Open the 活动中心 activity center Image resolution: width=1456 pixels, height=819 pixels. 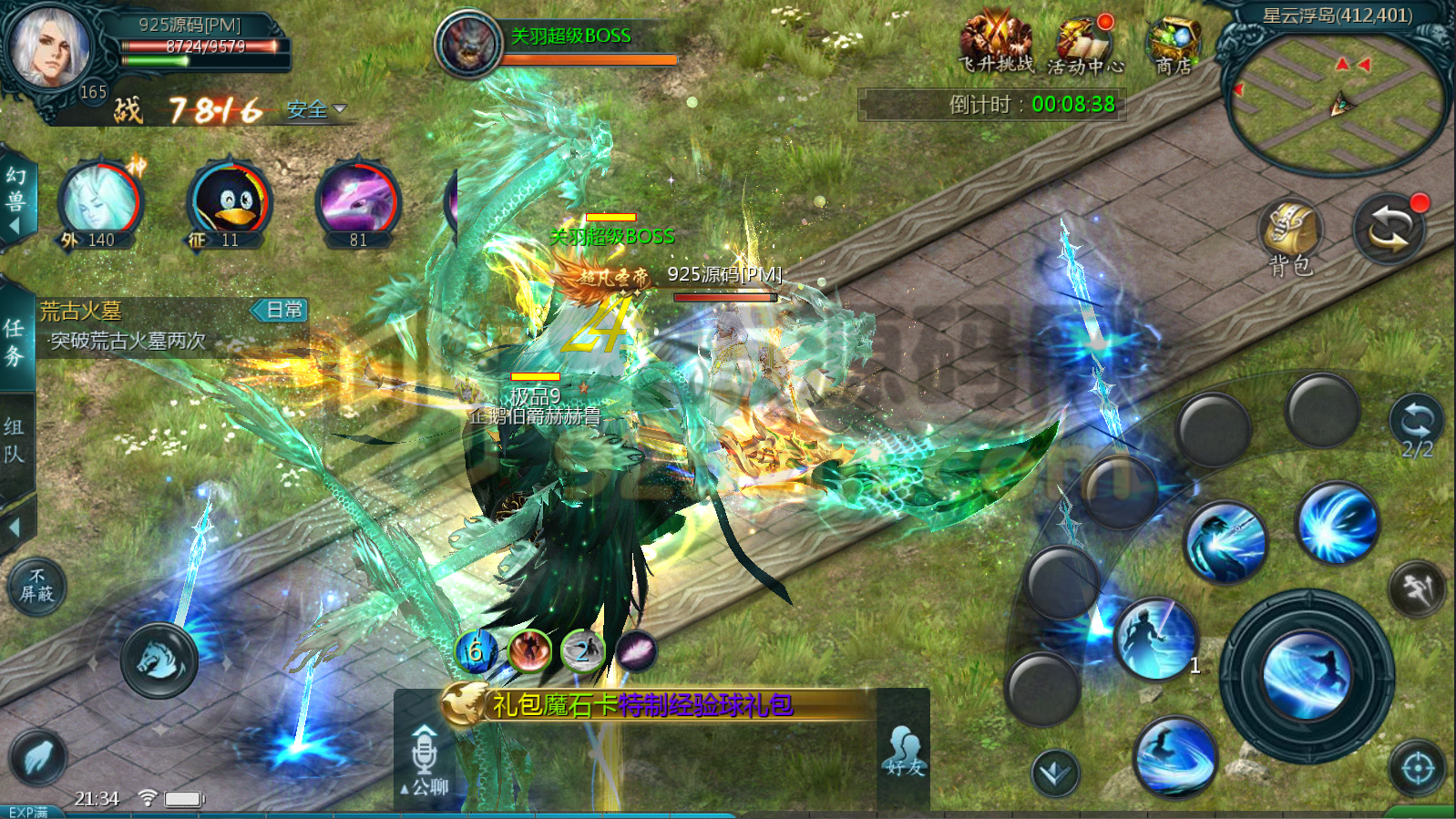1084,46
